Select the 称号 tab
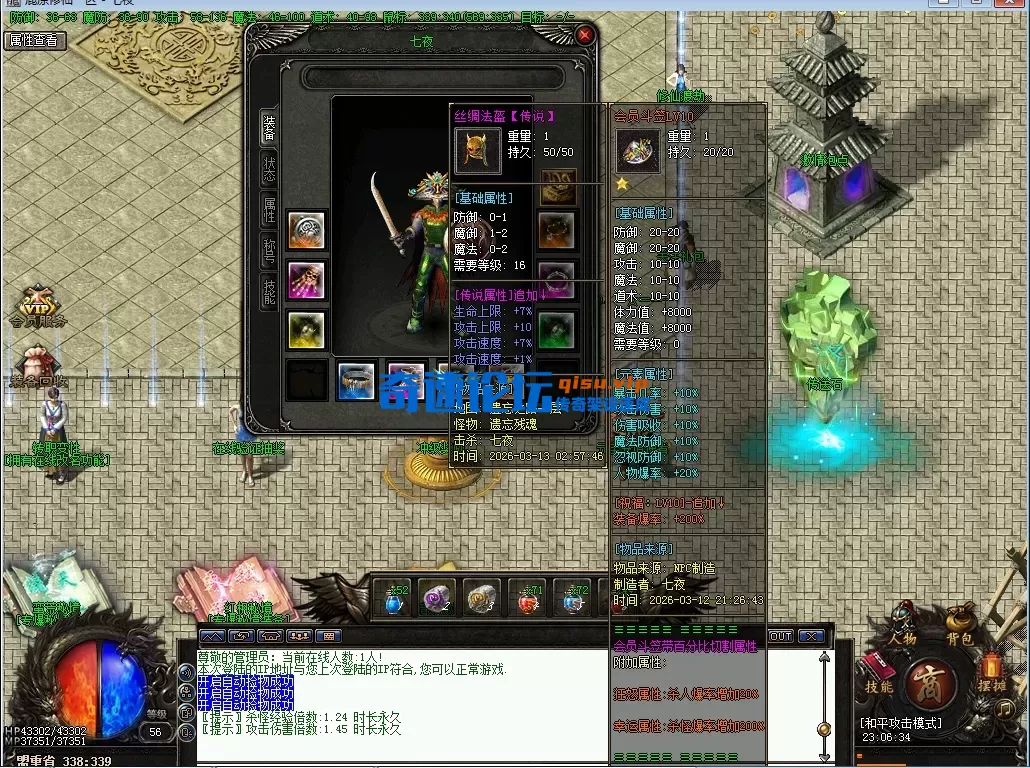This screenshot has height=768, width=1030. click(269, 250)
